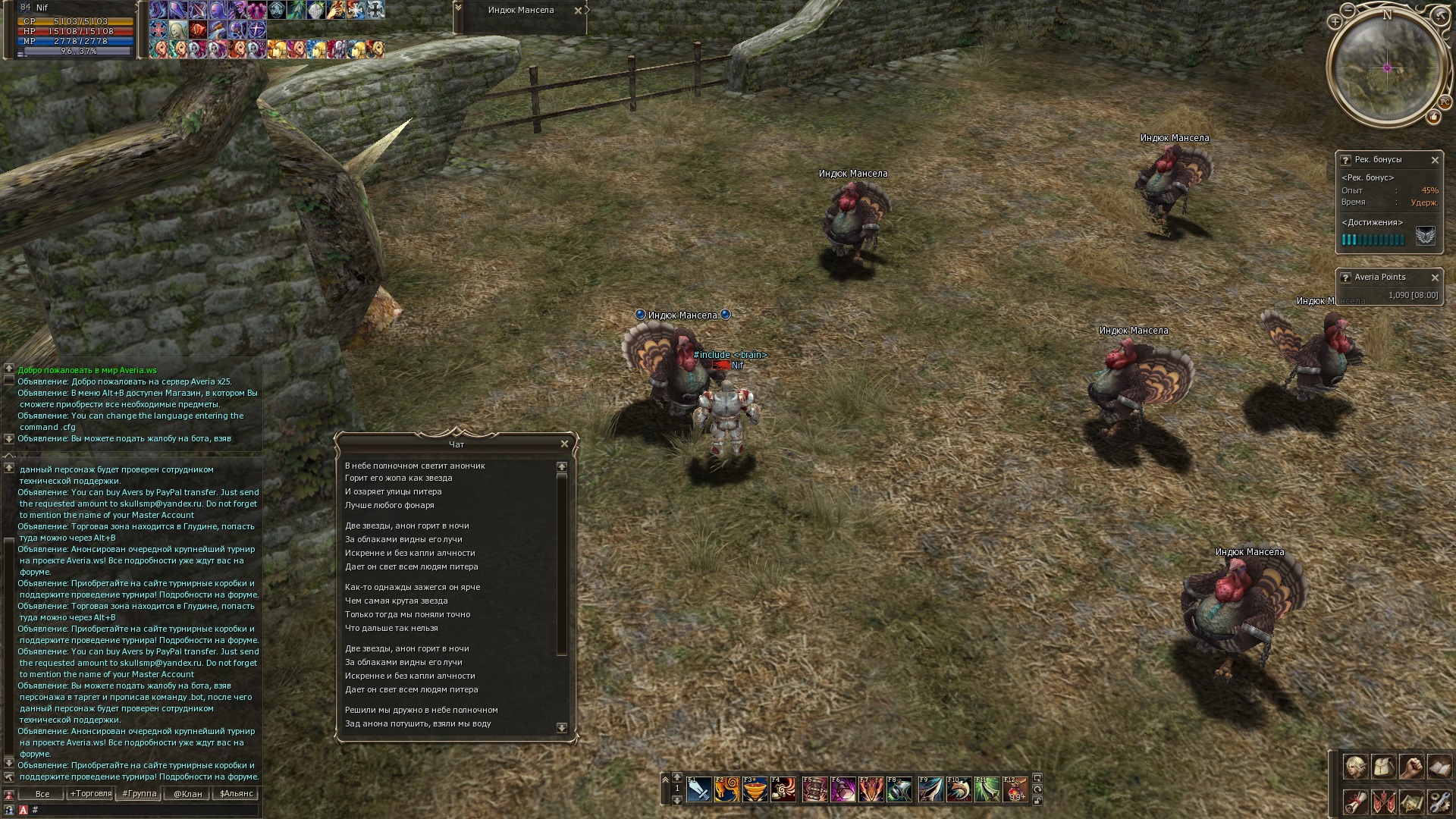Screen dimensions: 1456x819
Task: Open the system settings wrench icon
Action: click(x=1439, y=802)
